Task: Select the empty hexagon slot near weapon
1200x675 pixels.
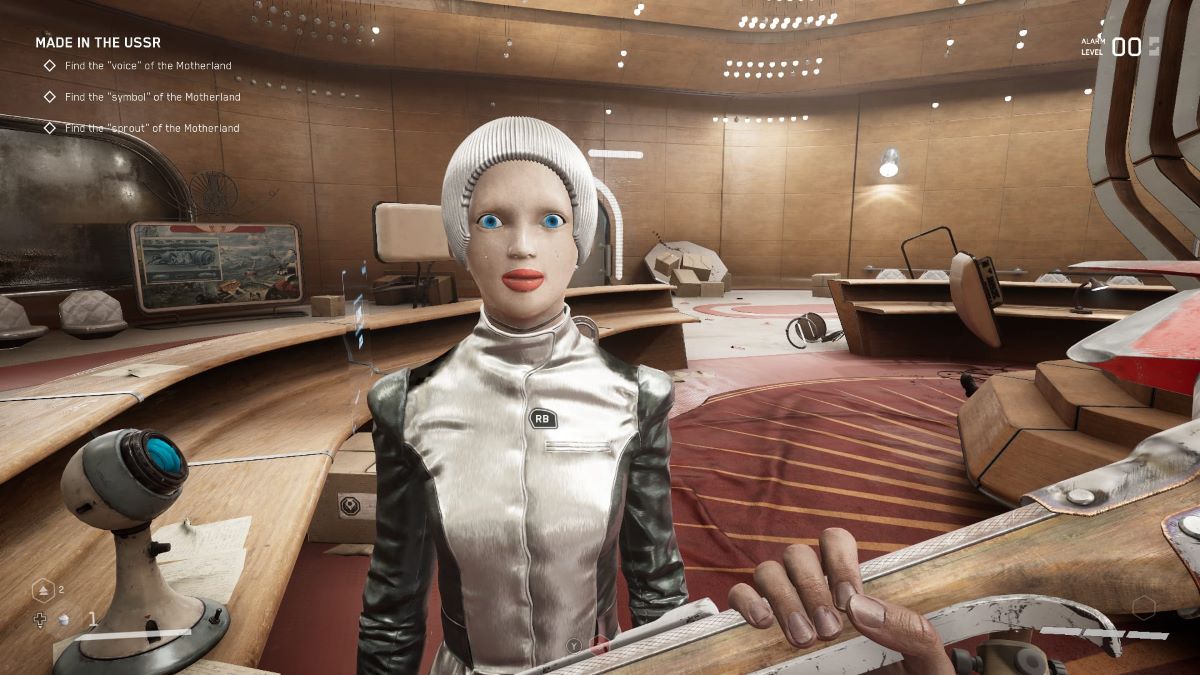Action: tap(1144, 607)
